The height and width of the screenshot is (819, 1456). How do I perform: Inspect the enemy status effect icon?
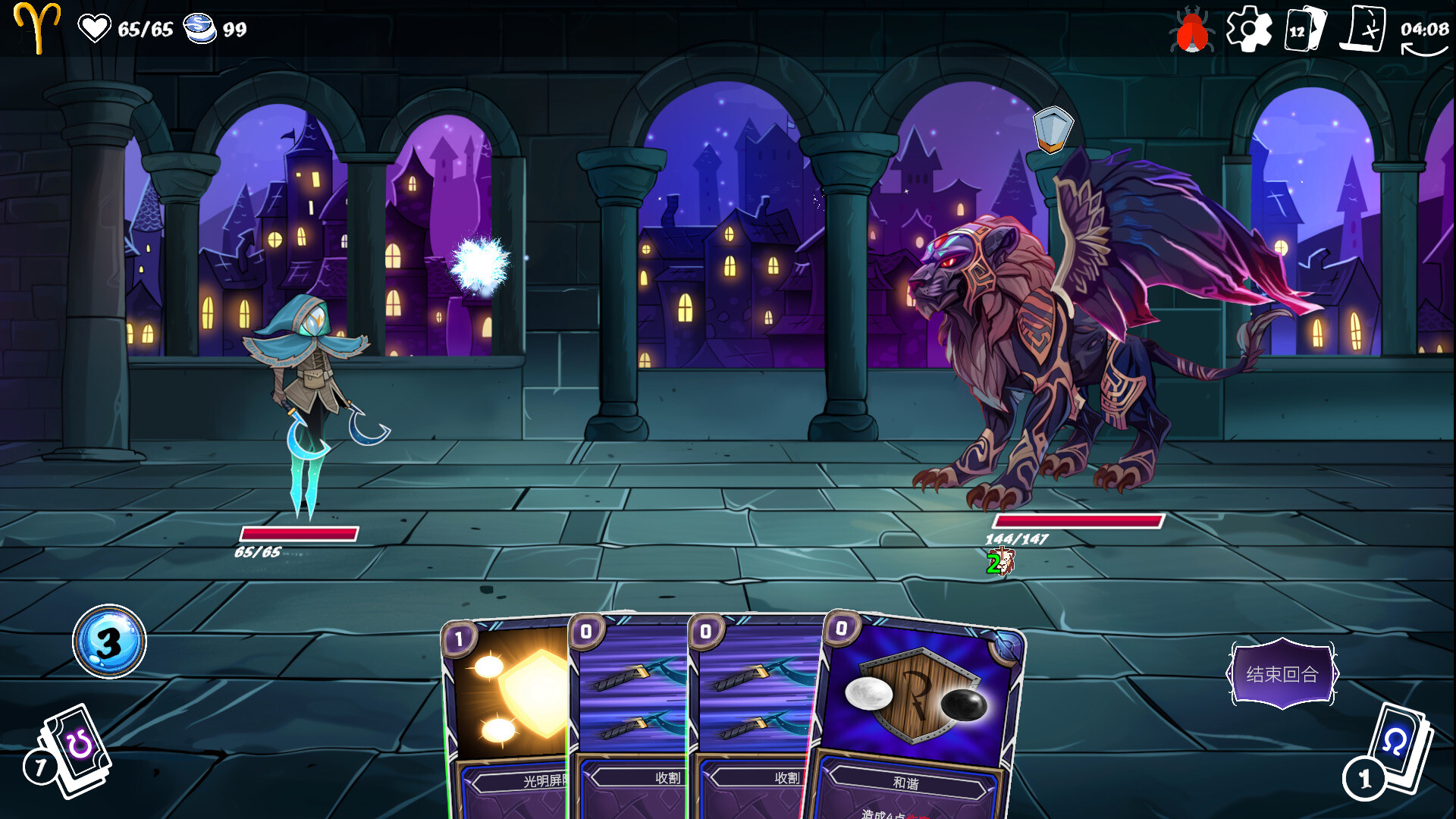tap(1000, 563)
